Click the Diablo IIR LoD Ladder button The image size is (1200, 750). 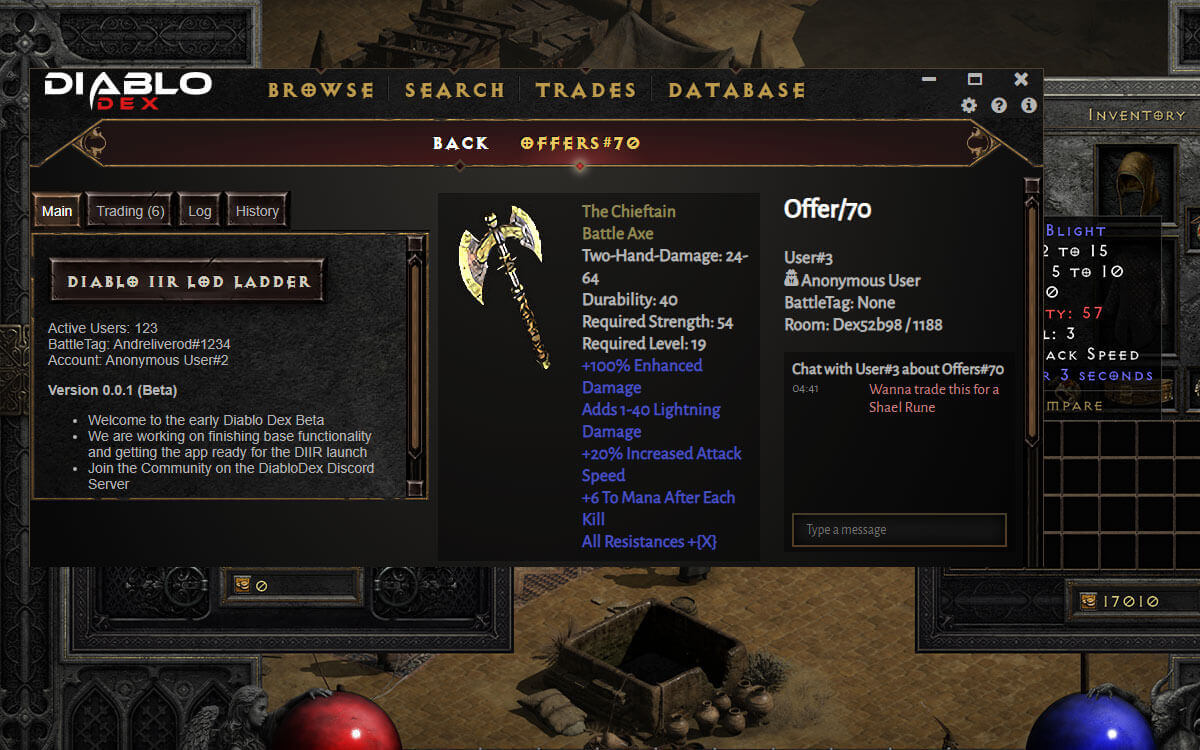[188, 282]
